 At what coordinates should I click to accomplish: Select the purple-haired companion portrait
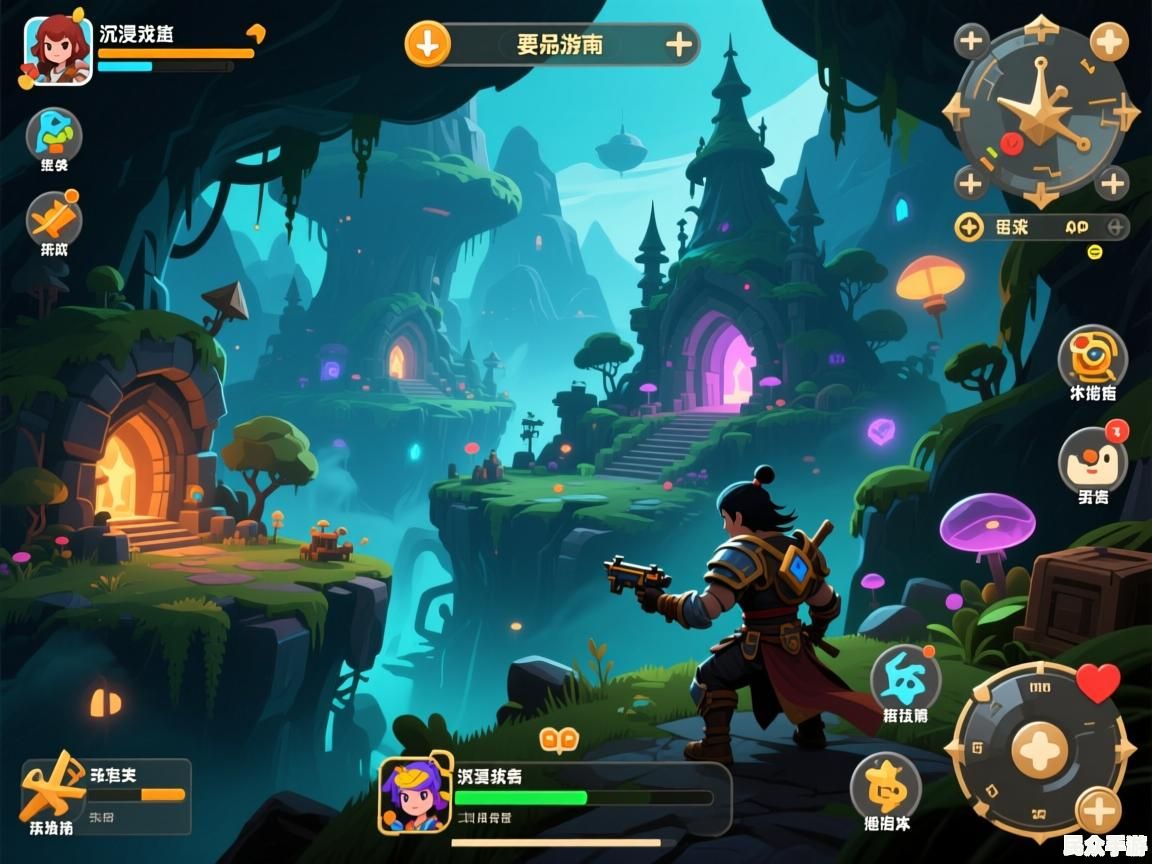click(414, 795)
